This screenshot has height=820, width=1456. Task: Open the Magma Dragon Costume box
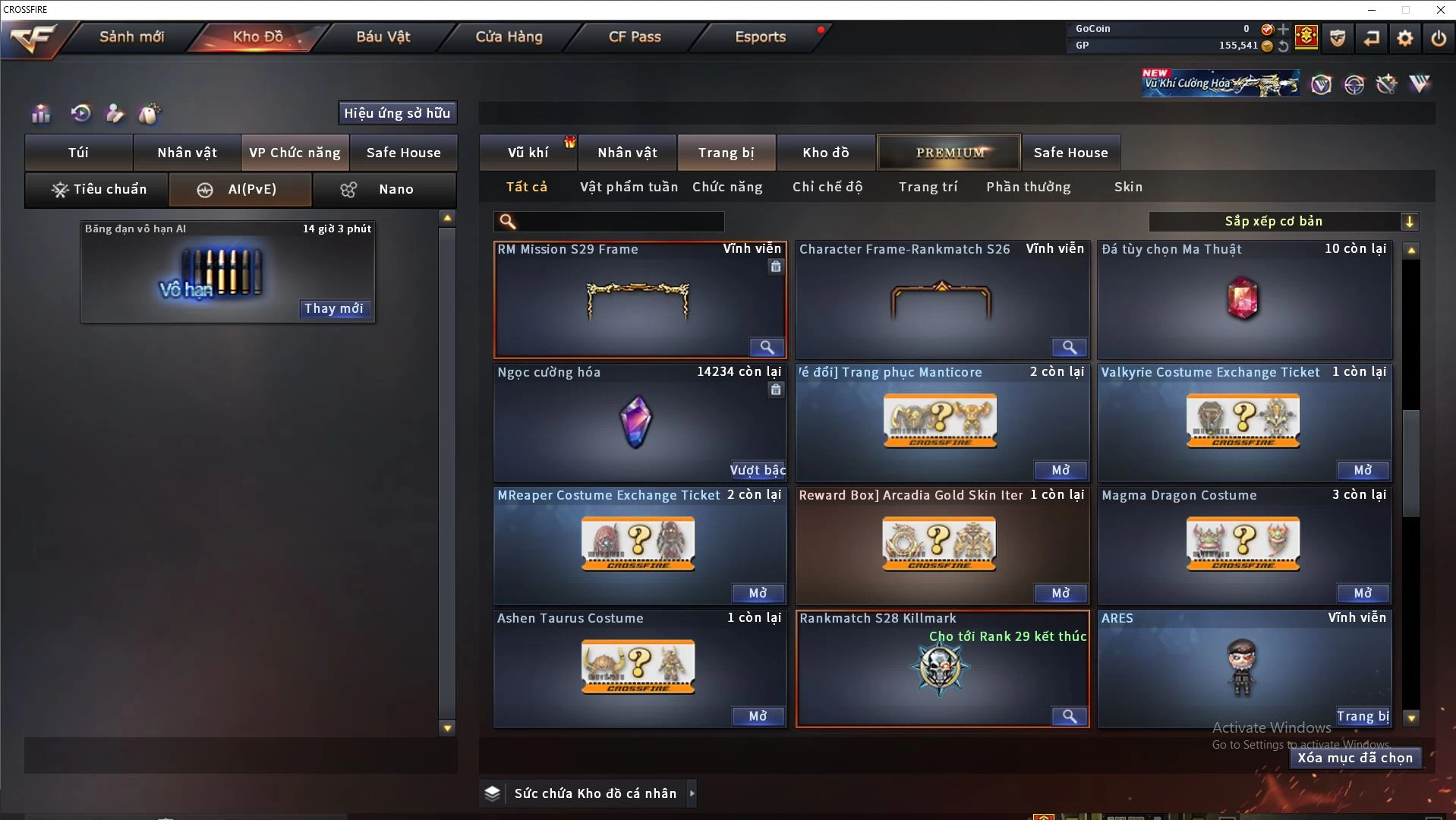pos(1363,593)
